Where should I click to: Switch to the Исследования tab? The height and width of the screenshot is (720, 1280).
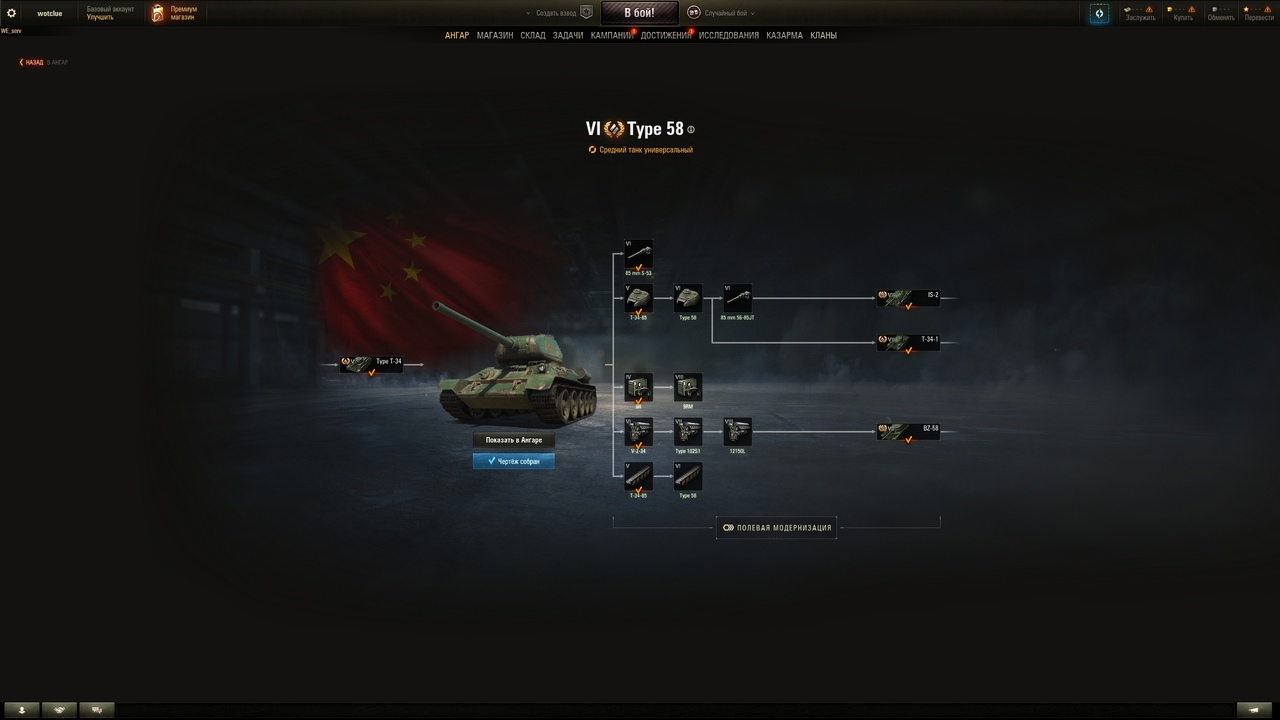tap(729, 35)
